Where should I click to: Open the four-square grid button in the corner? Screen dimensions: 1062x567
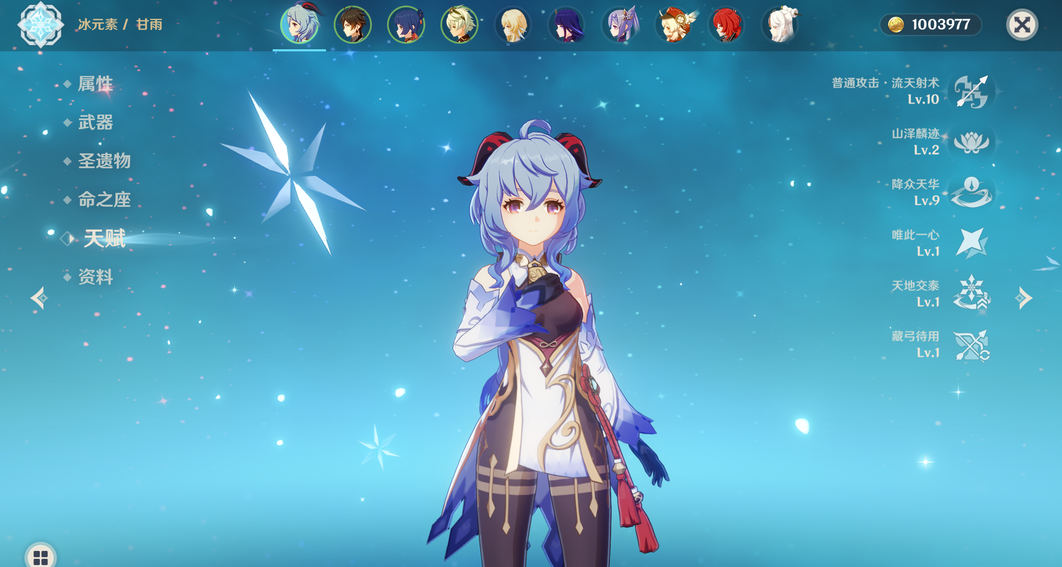point(40,556)
